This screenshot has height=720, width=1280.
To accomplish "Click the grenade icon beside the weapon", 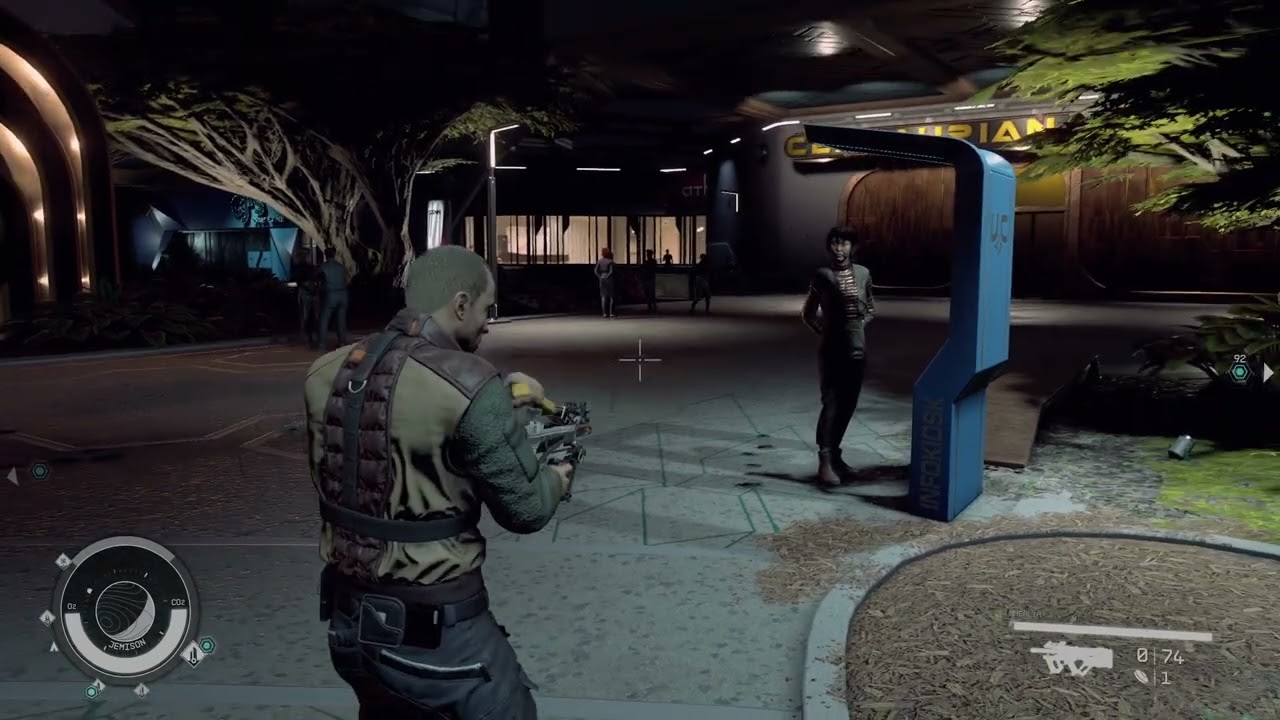I will click(1142, 677).
